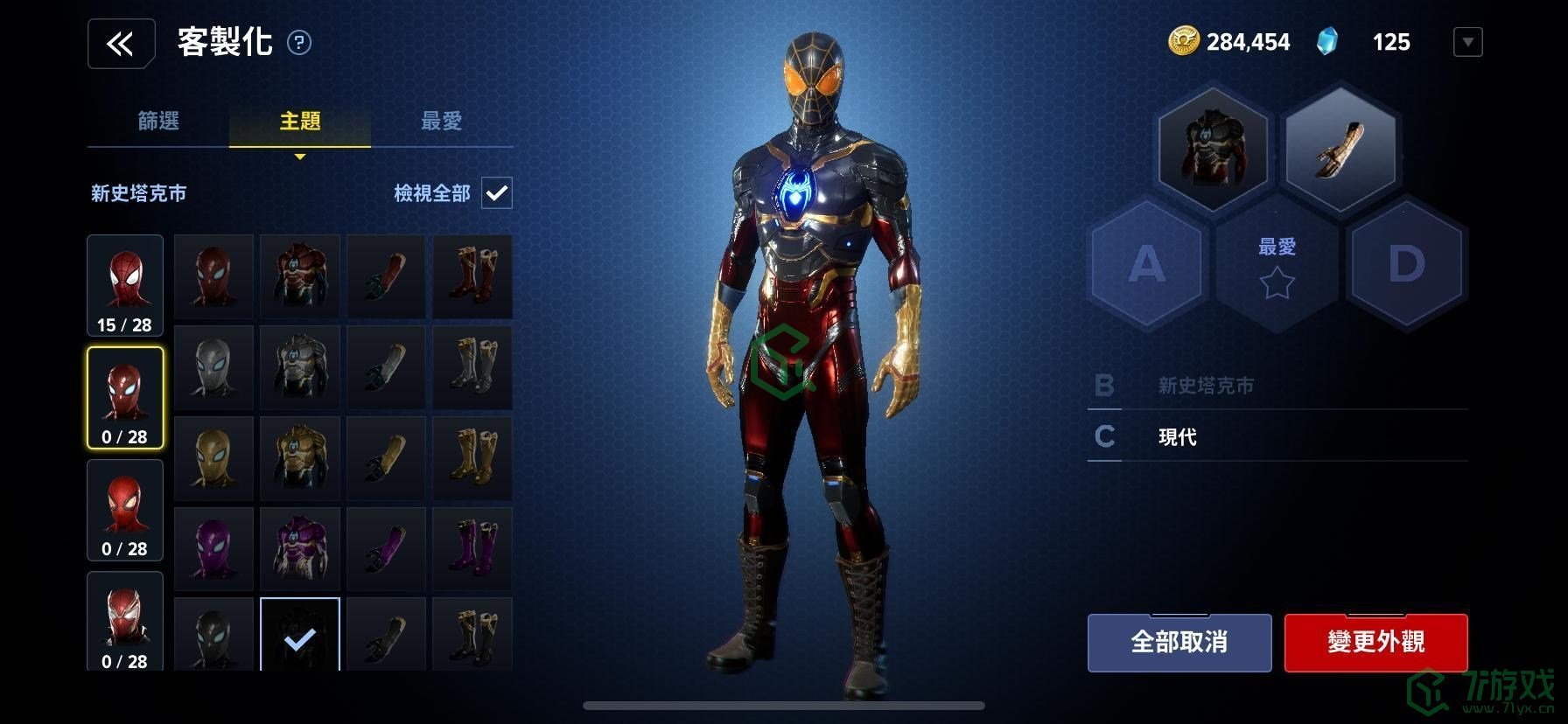
Task: Choose the purple boots piece
Action: pos(472,548)
